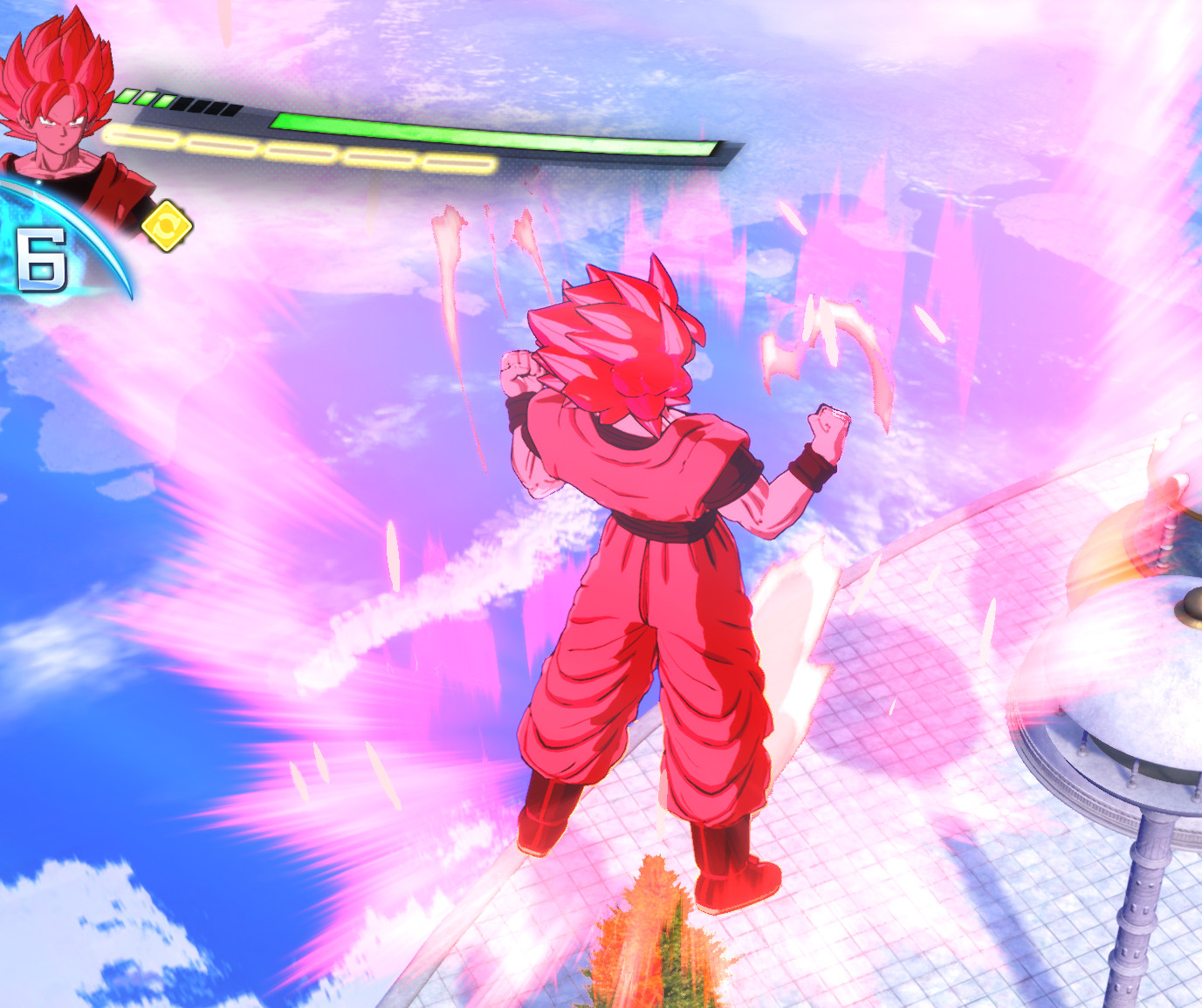Click the rightmost darkened stamina segment
The height and width of the screenshot is (1008, 1202).
[x=230, y=111]
